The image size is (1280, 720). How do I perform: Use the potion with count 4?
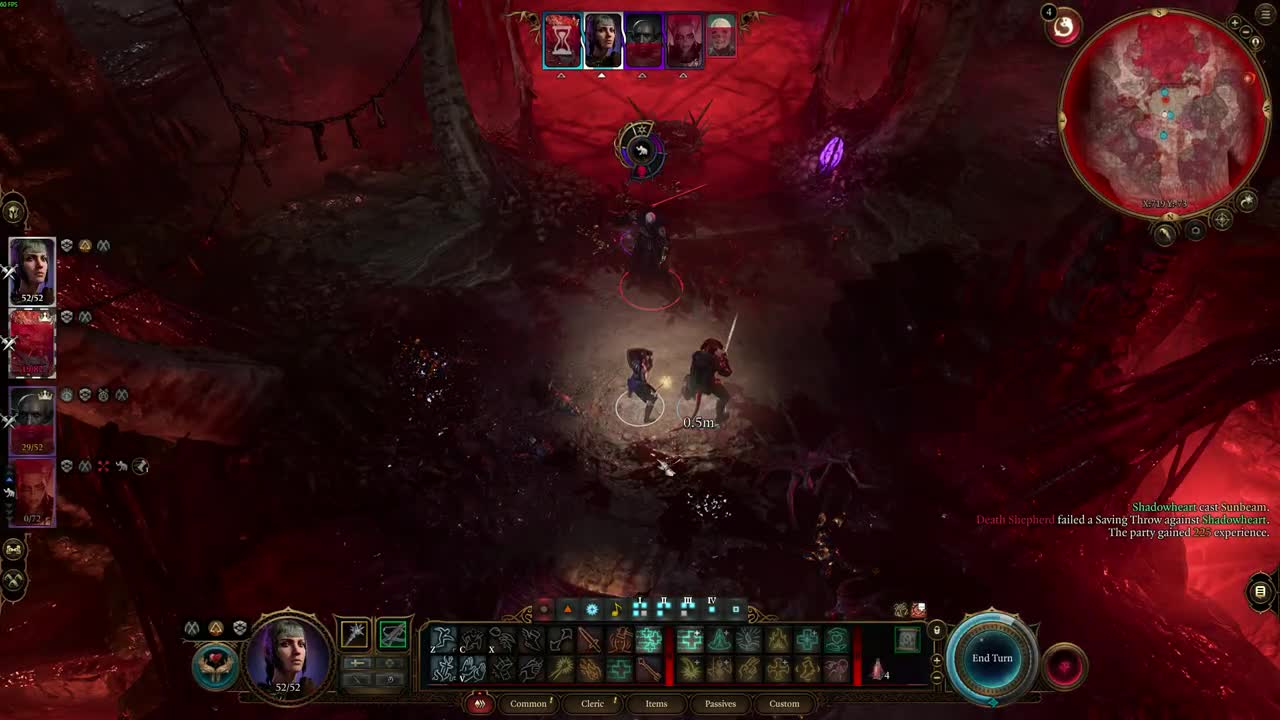tap(878, 670)
